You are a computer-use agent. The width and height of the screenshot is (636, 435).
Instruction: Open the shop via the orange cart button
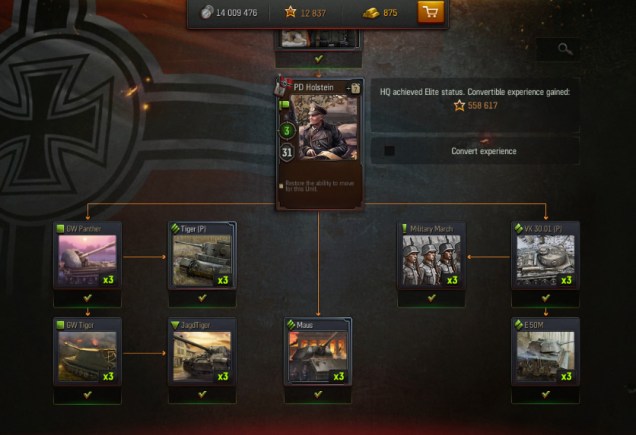tap(431, 13)
